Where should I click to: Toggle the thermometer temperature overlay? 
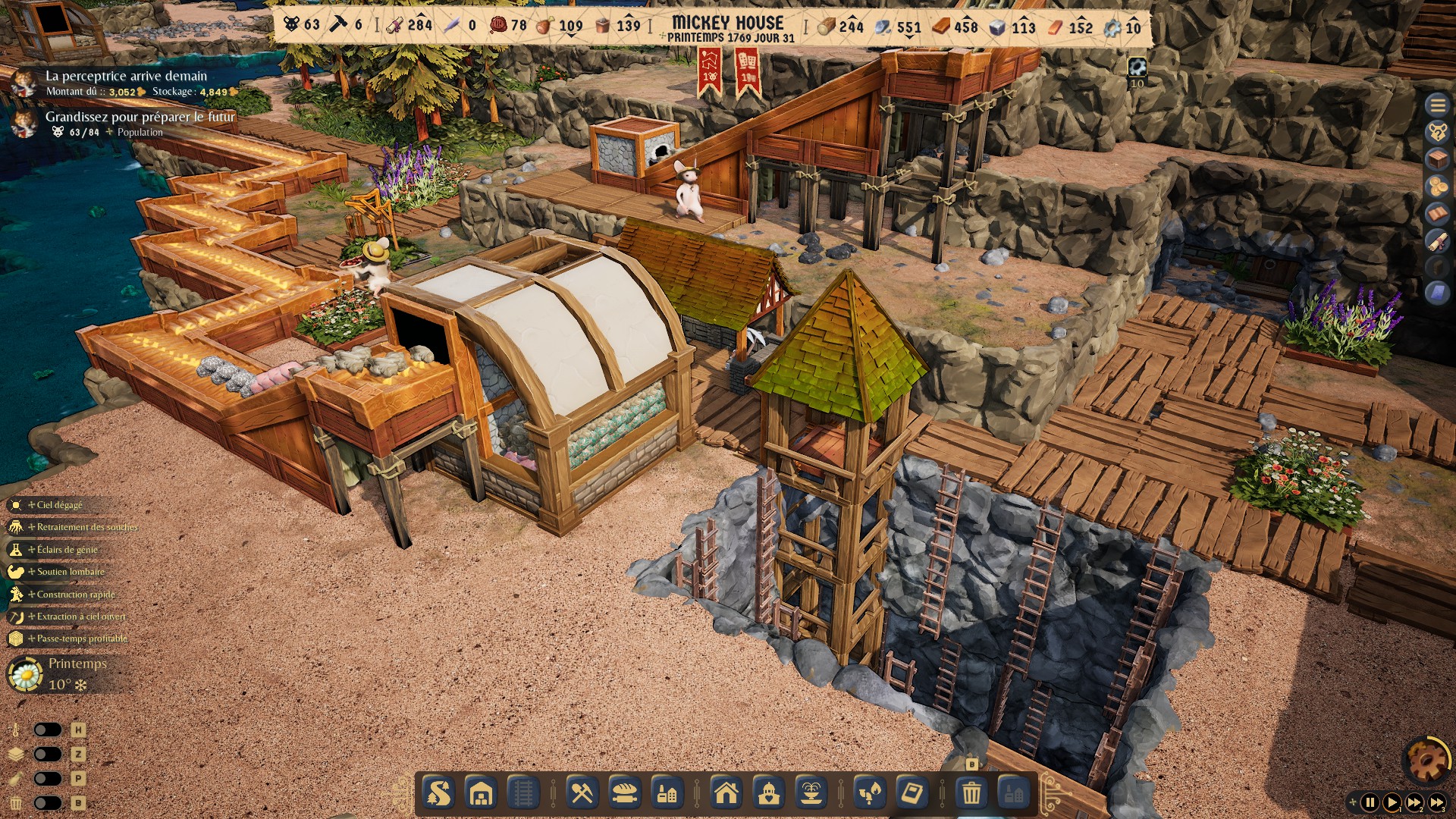[x=47, y=730]
